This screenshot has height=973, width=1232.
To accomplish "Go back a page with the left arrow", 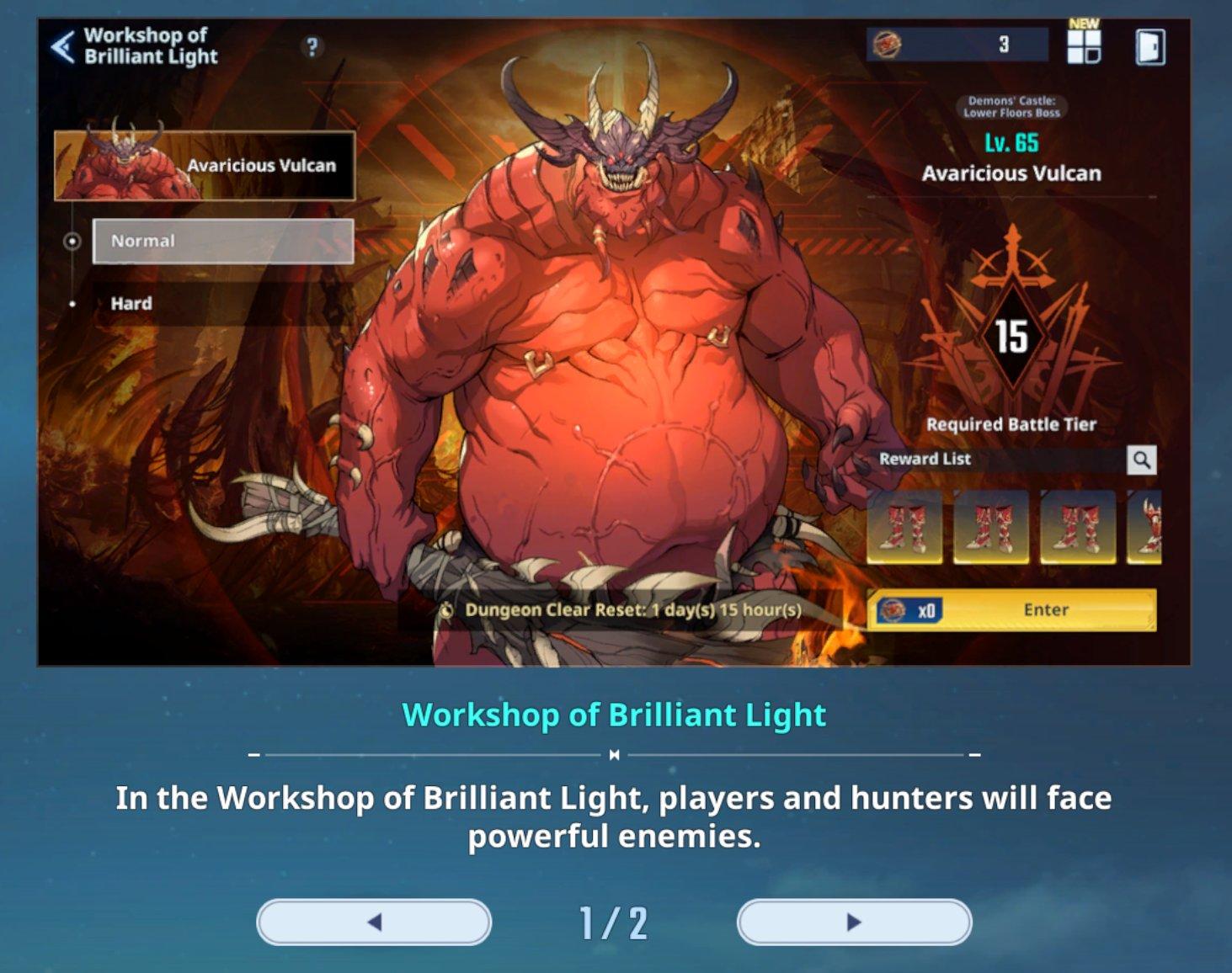I will coord(376,922).
